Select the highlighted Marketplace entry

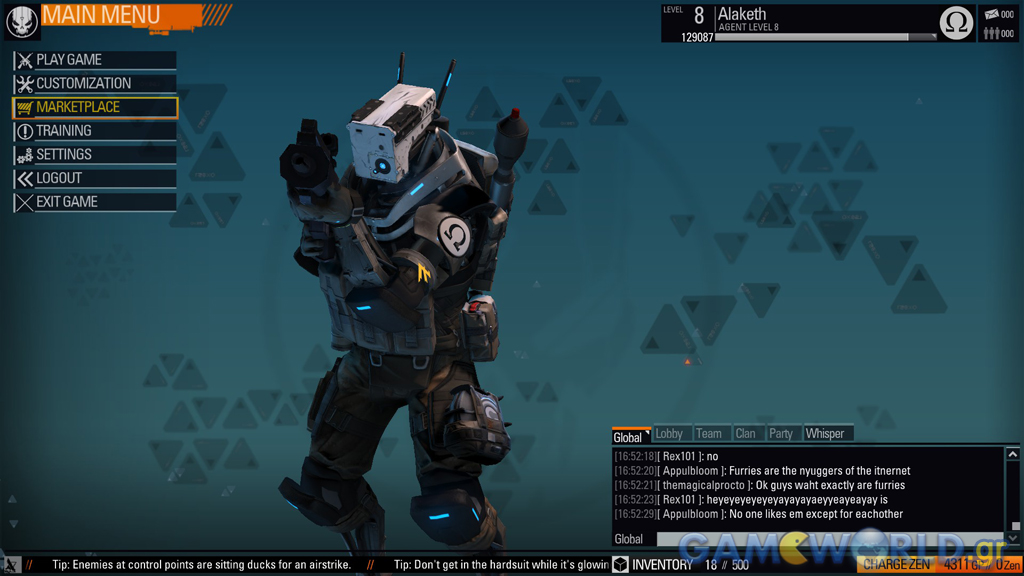tap(95, 107)
